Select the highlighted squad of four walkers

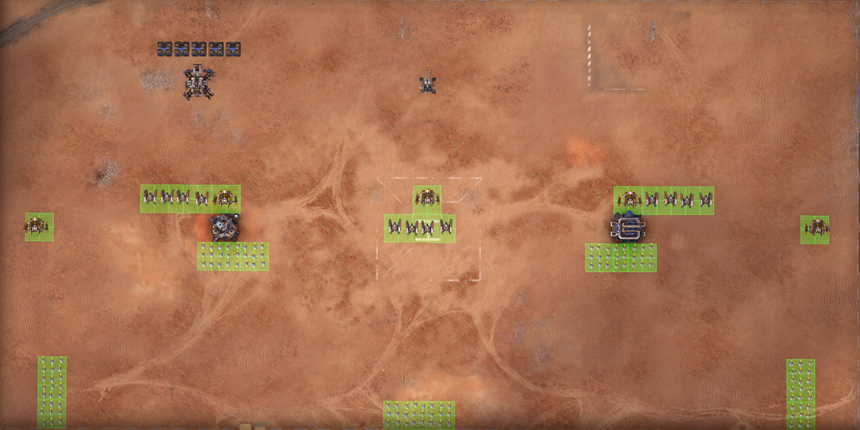[420, 229]
